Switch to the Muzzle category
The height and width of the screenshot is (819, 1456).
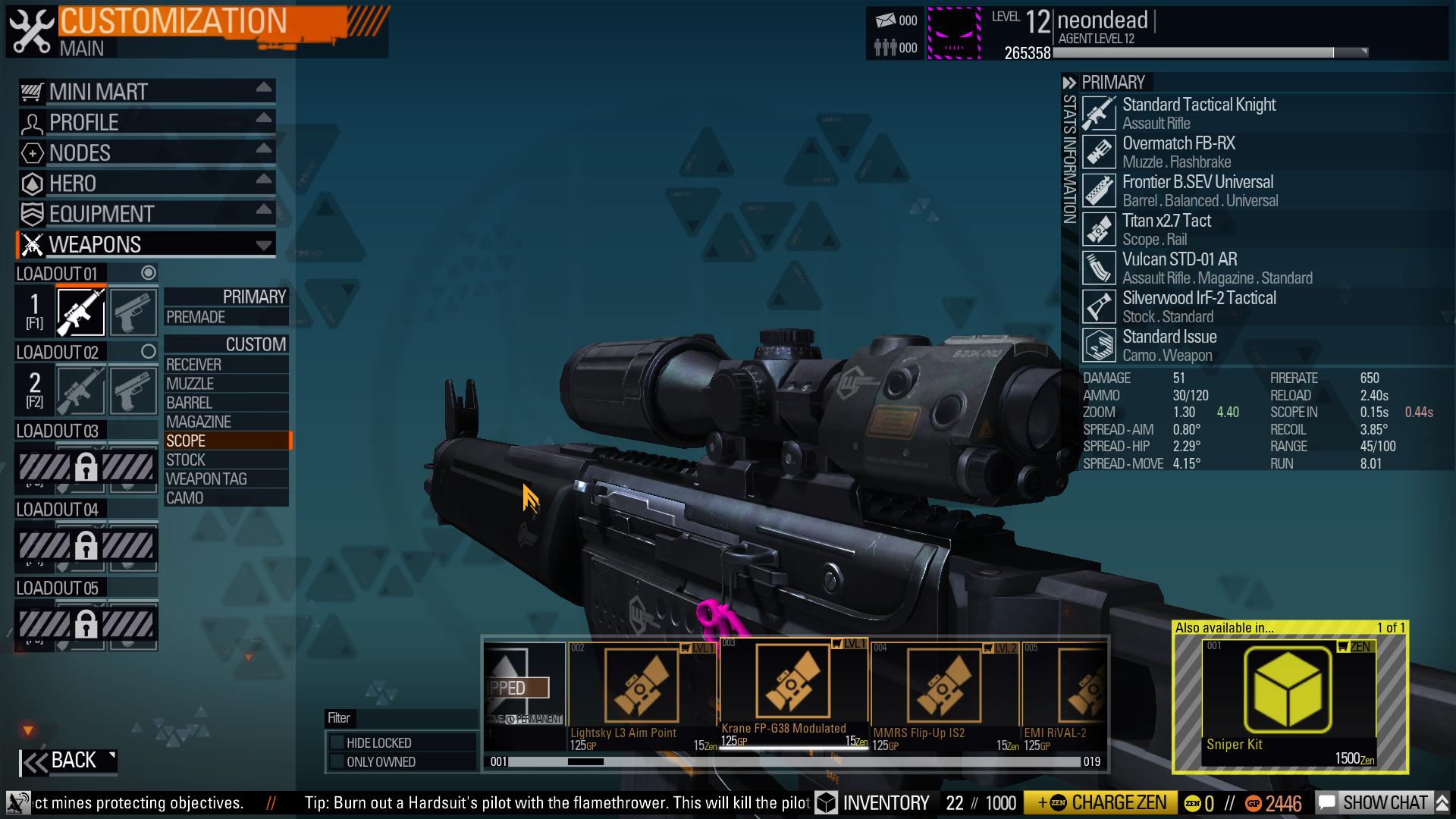[226, 384]
